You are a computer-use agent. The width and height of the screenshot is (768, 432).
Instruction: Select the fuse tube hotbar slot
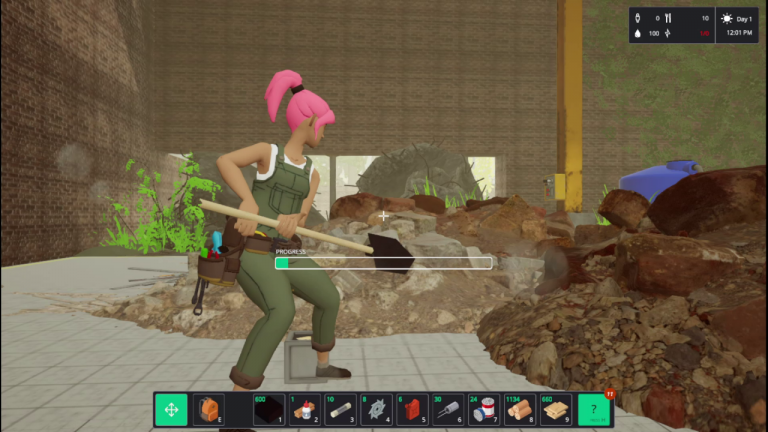tap(340, 410)
